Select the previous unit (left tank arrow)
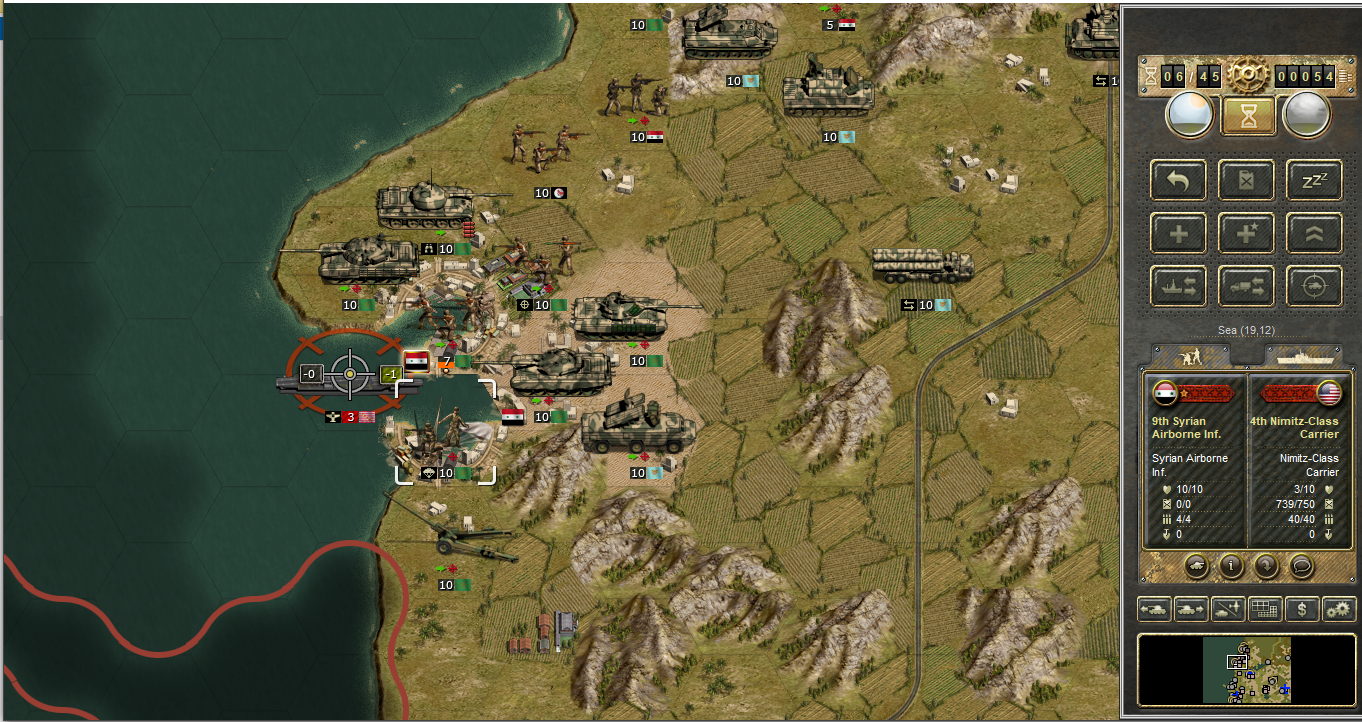The image size is (1362, 722). (x=1154, y=608)
